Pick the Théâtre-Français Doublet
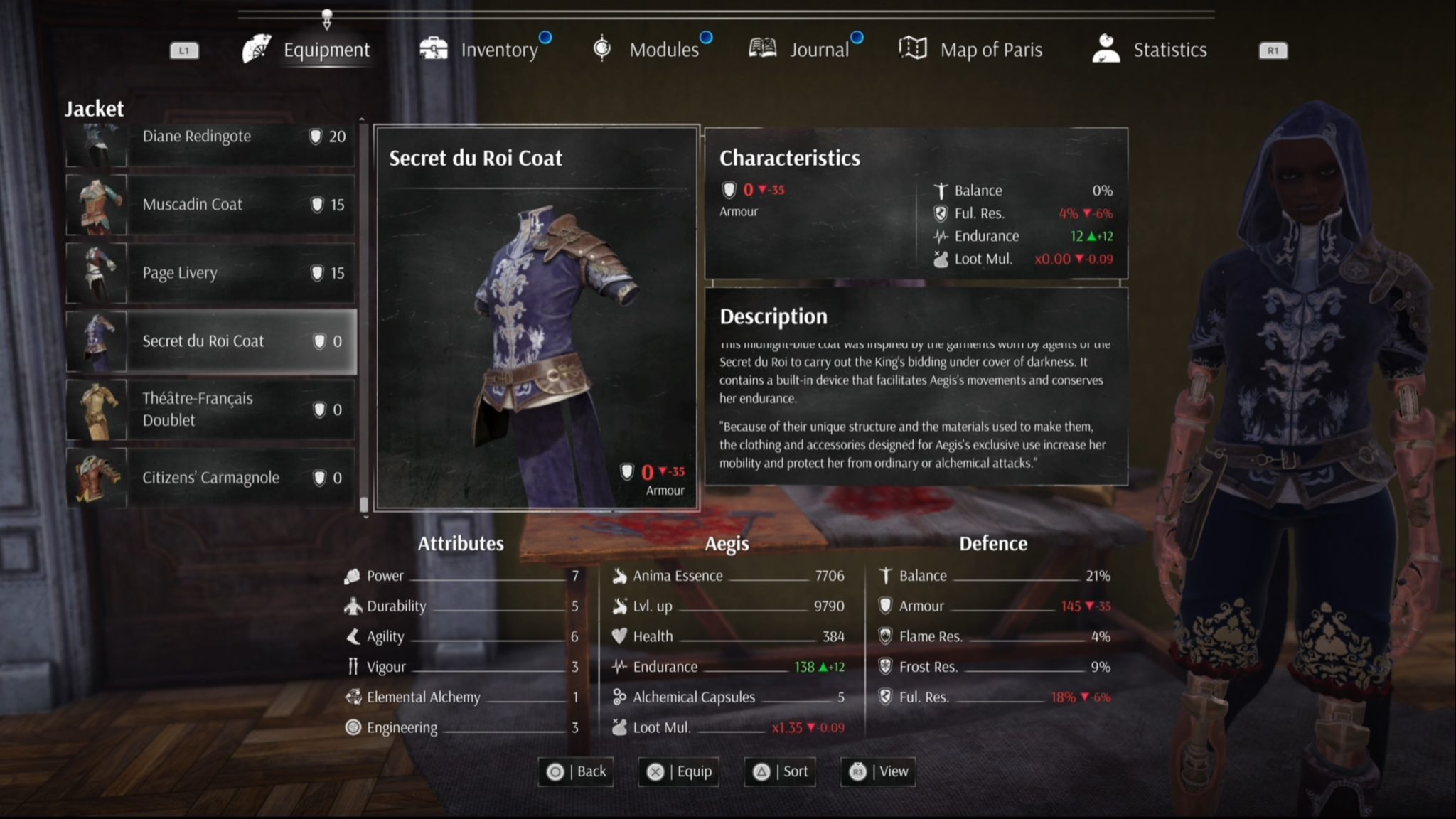The height and width of the screenshot is (819, 1456). point(210,409)
